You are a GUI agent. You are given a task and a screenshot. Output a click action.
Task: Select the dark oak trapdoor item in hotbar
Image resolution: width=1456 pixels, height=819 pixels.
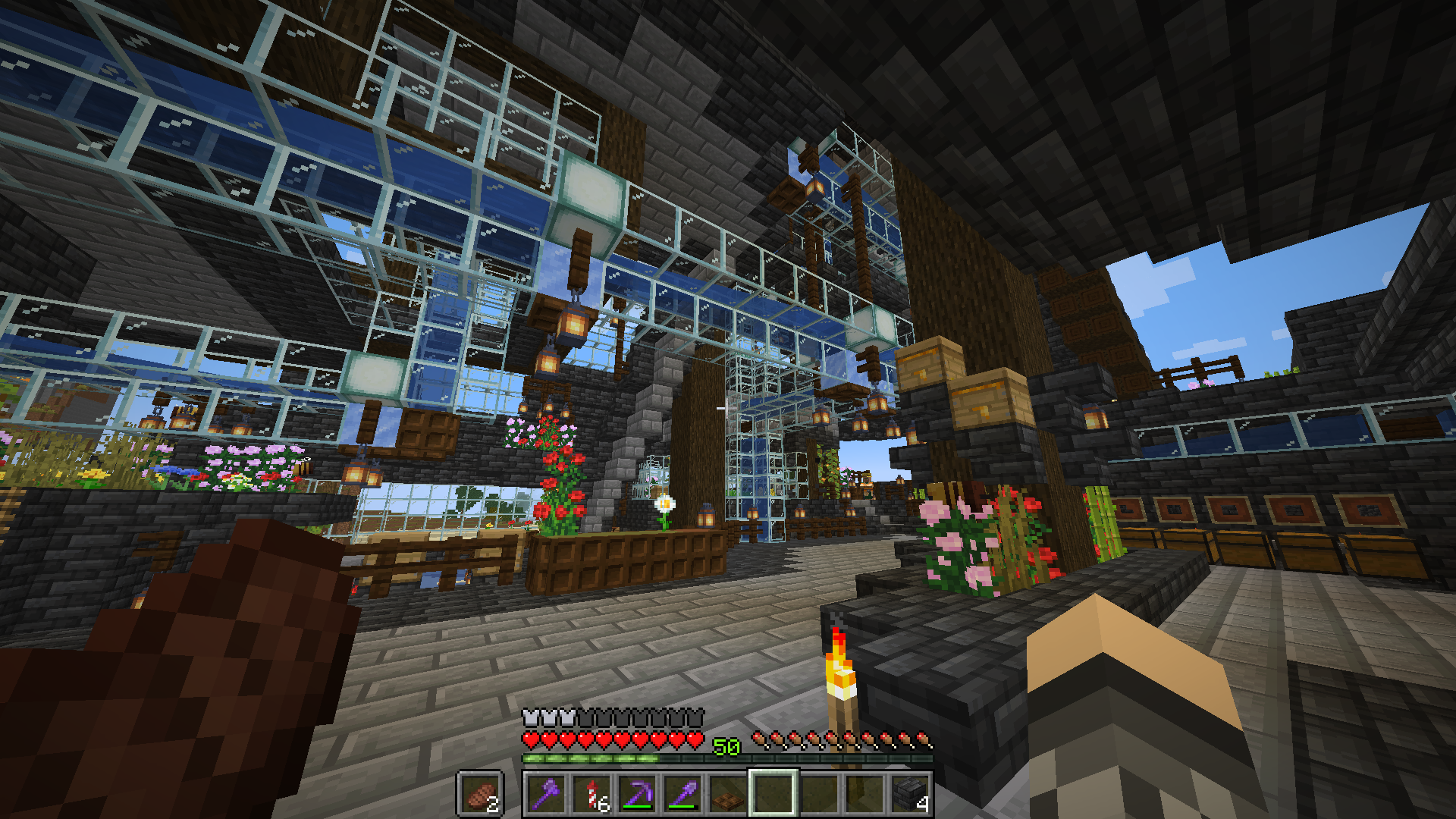[x=729, y=795]
